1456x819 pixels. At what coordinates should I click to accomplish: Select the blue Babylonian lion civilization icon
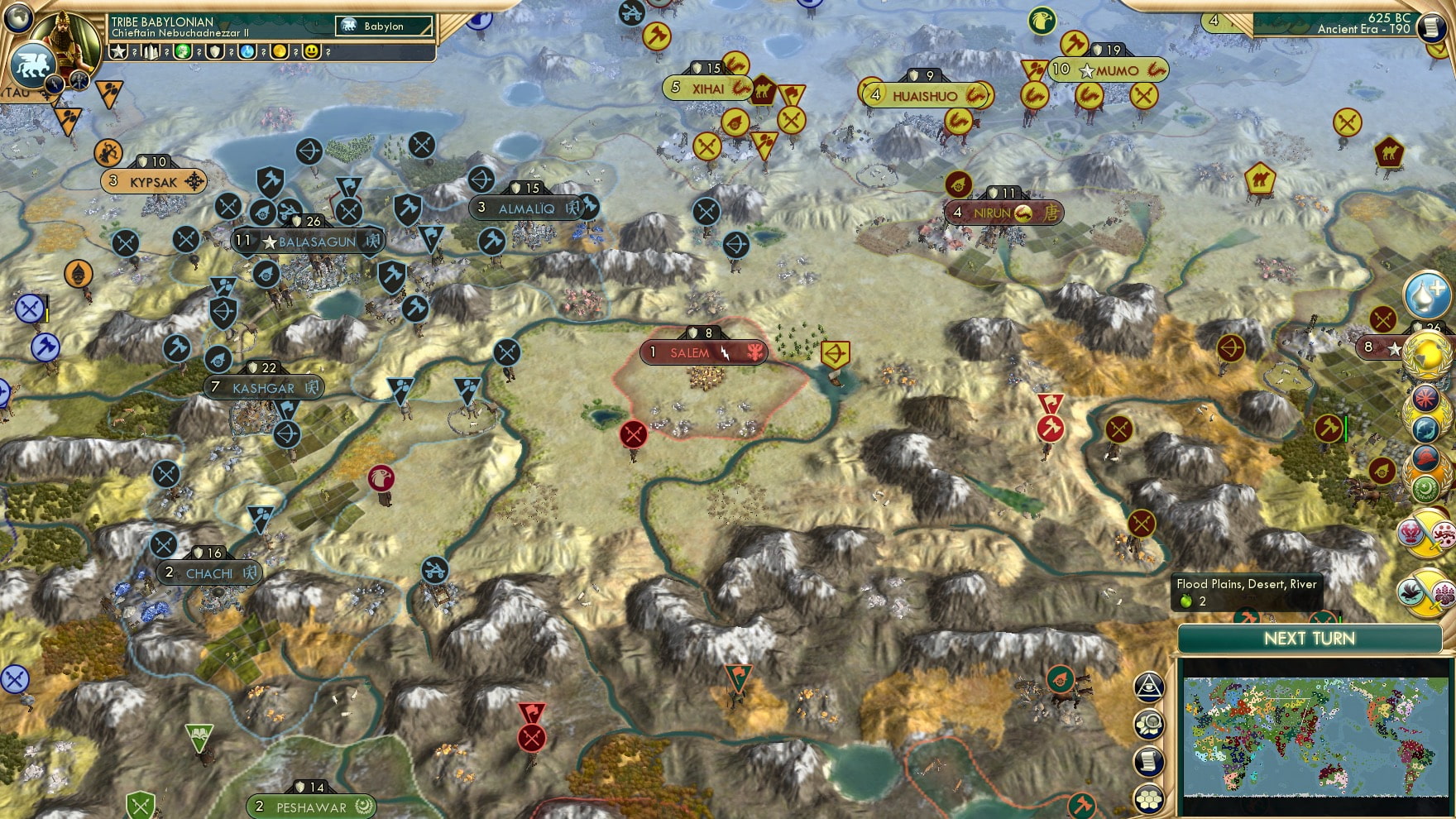click(33, 63)
